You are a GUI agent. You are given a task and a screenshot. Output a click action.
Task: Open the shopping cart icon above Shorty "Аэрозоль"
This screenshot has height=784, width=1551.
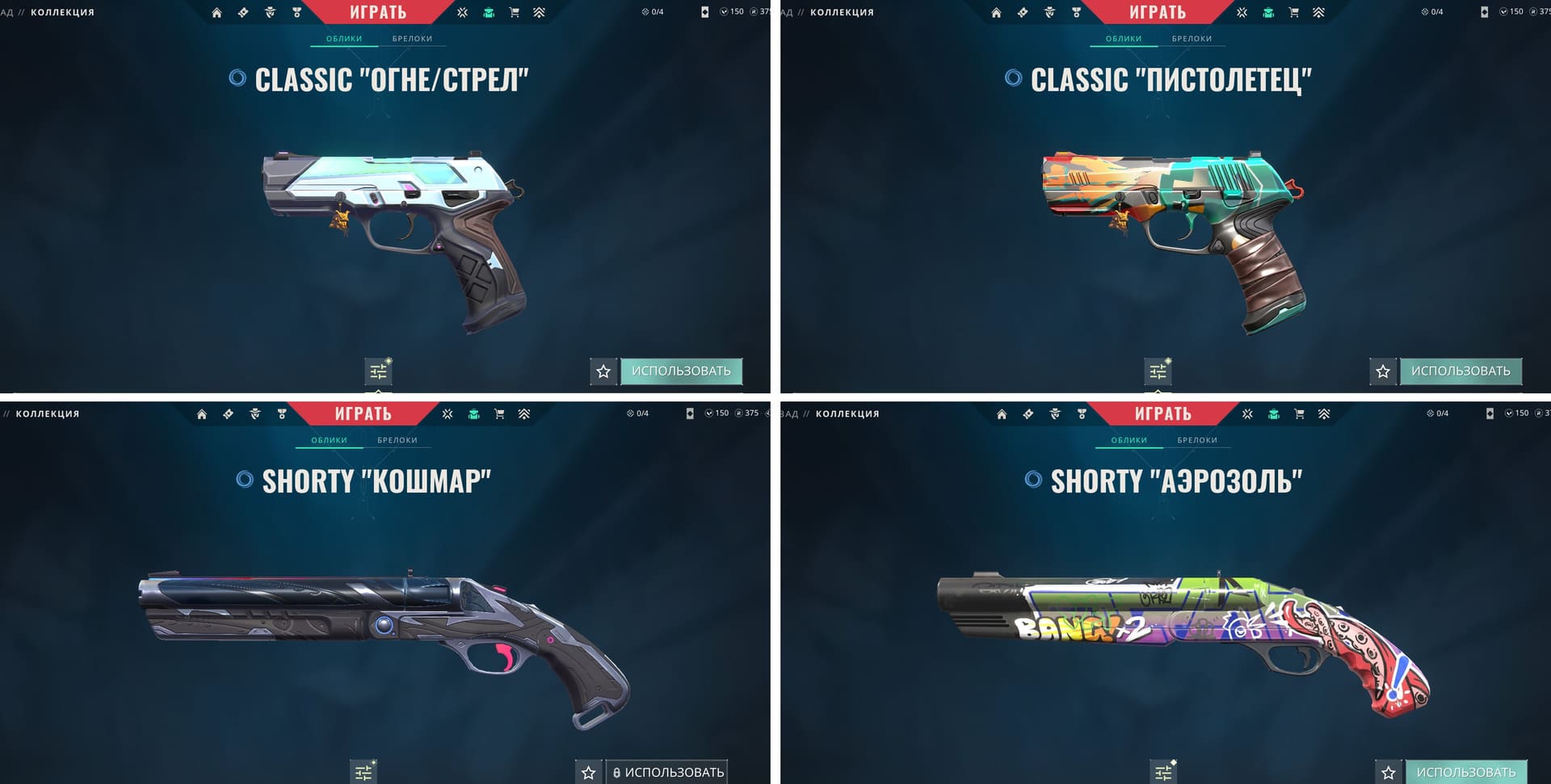(x=1299, y=414)
